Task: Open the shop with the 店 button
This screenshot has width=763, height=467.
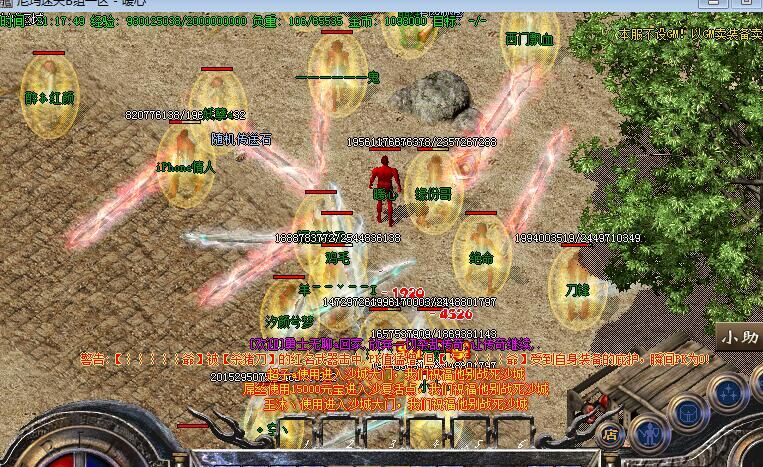Action: (x=610, y=434)
